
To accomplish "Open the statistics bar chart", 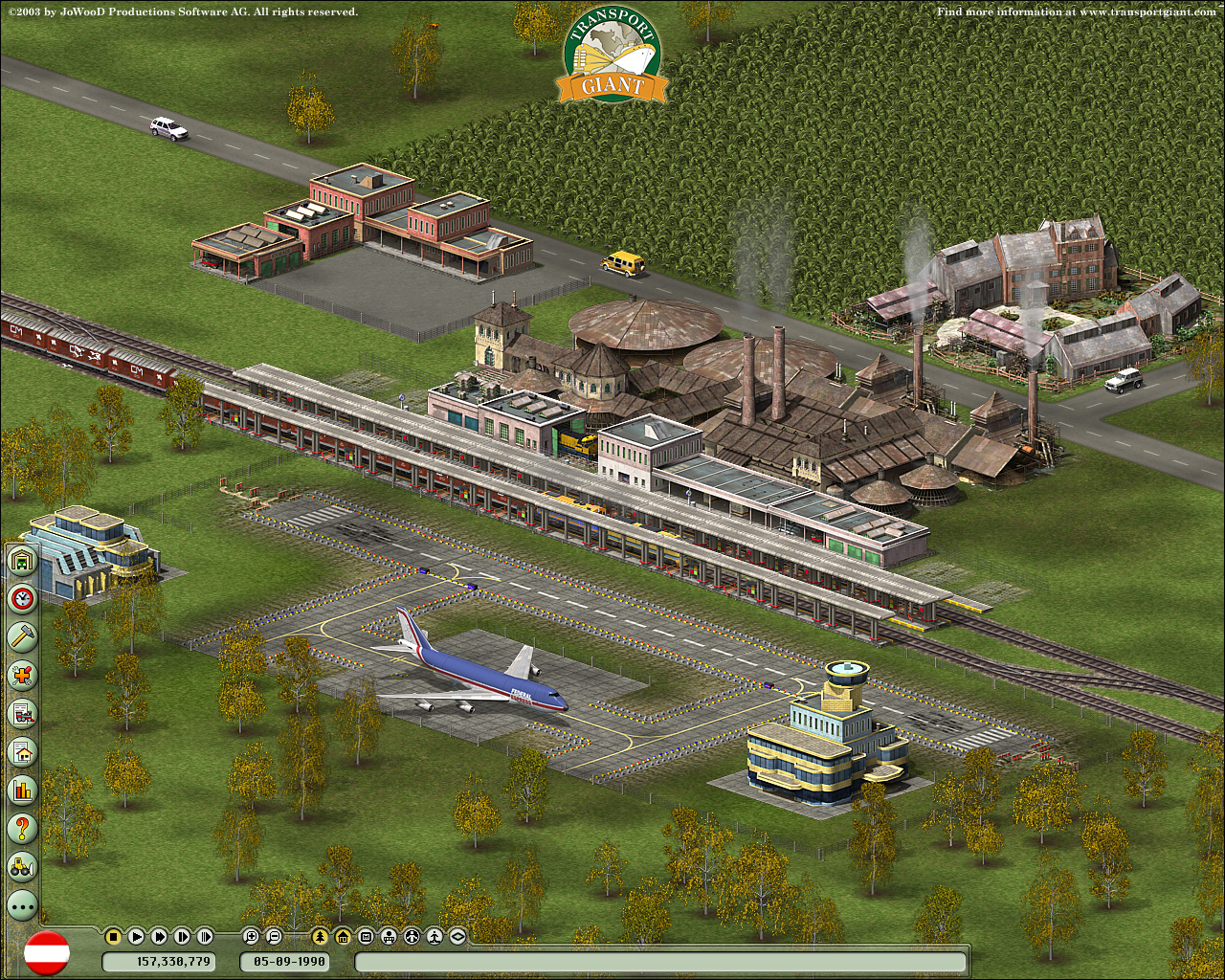I will [20, 788].
